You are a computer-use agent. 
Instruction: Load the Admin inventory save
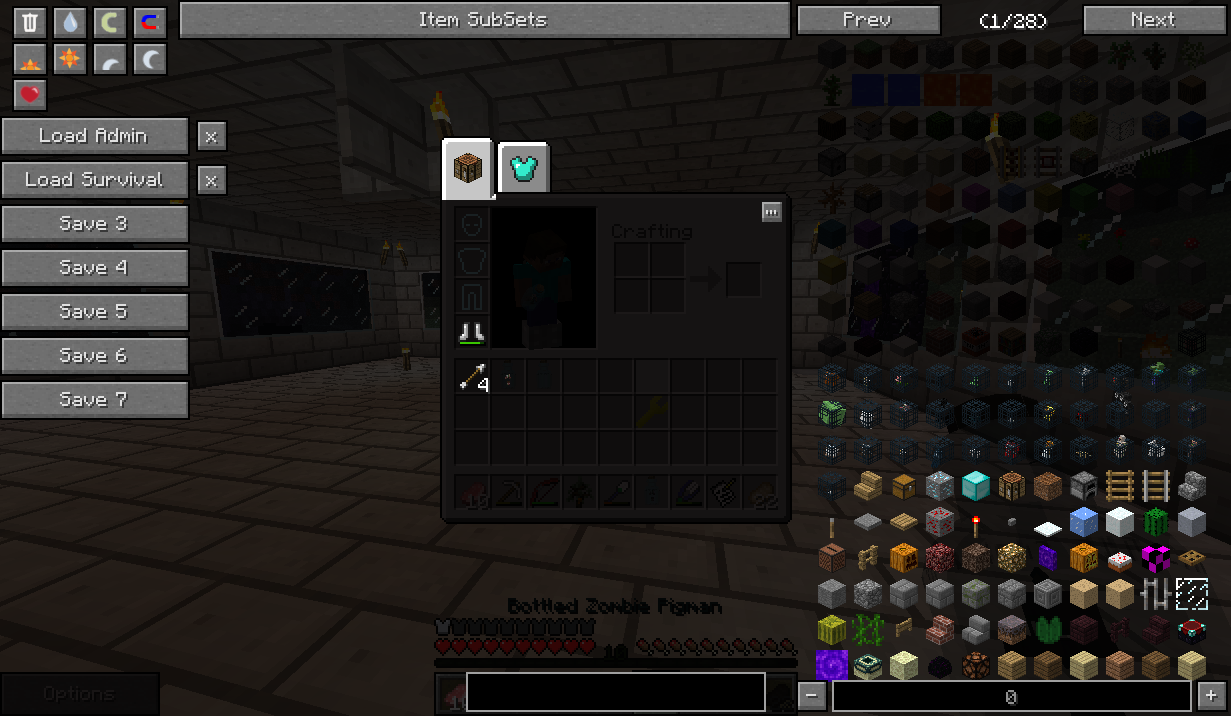coord(94,136)
